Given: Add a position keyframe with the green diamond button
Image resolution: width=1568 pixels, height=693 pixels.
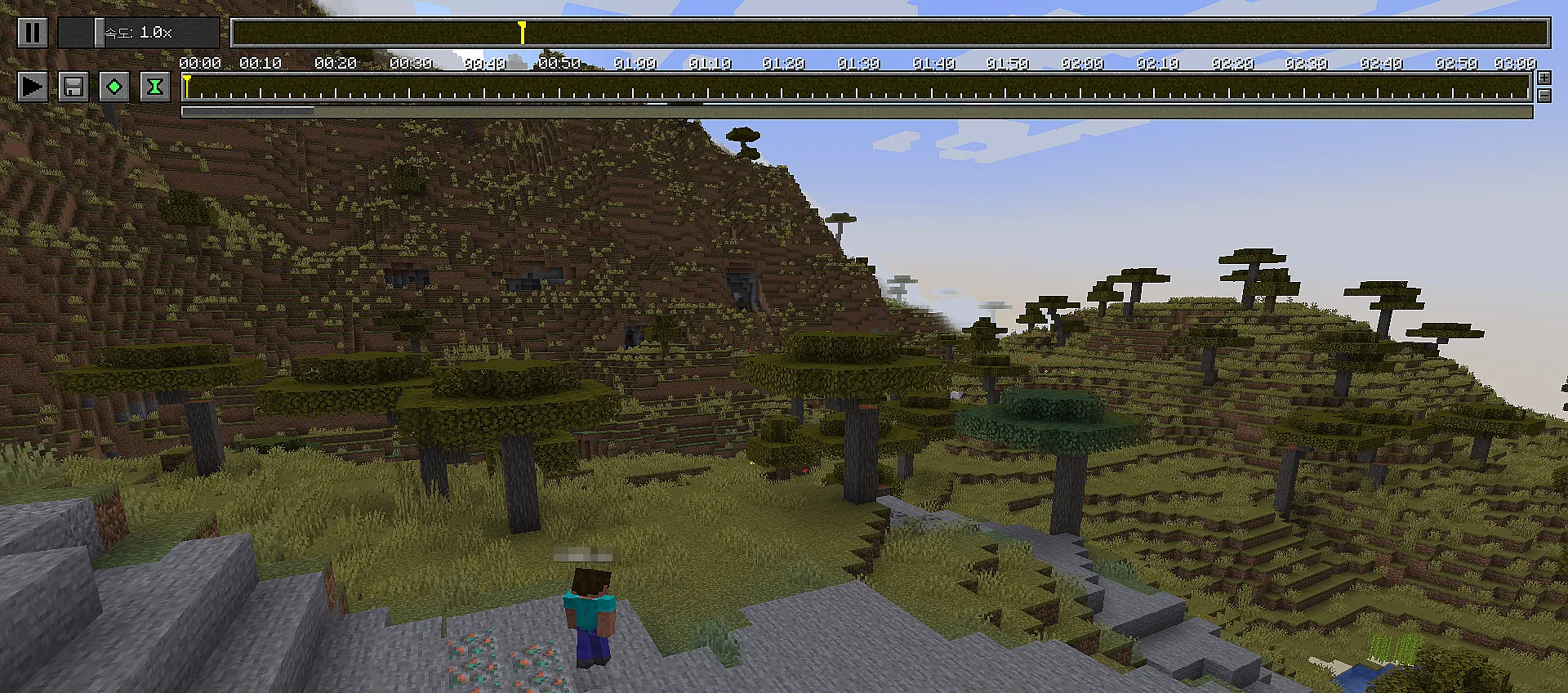Looking at the screenshot, I should point(114,87).
